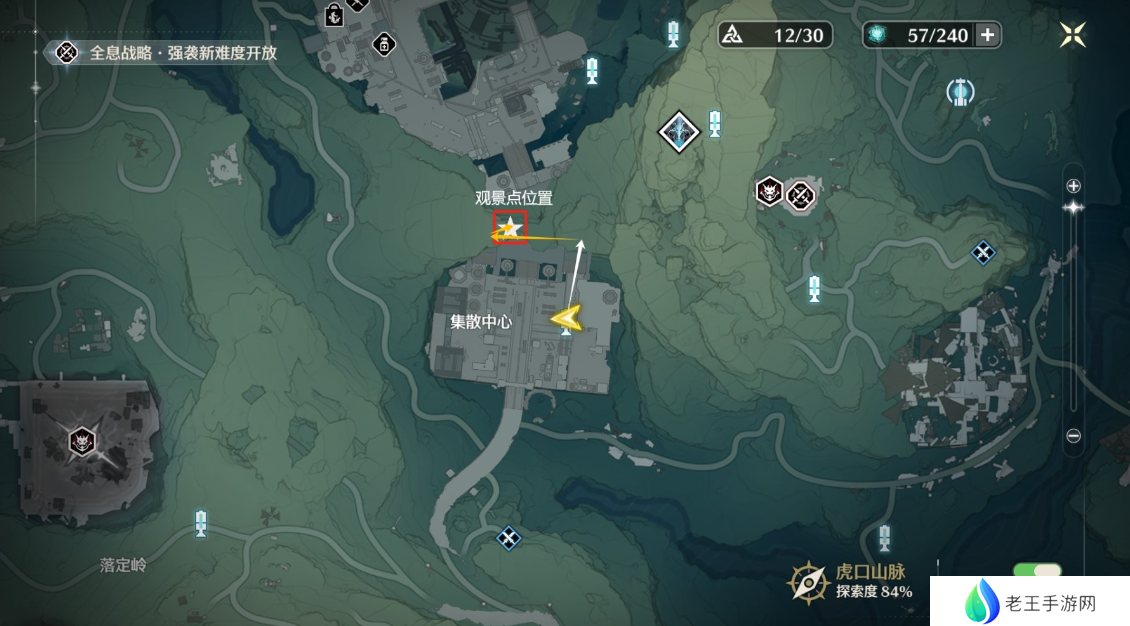This screenshot has height=626, width=1130.
Task: Open the 12/30 waypoint counter
Action: [x=776, y=35]
